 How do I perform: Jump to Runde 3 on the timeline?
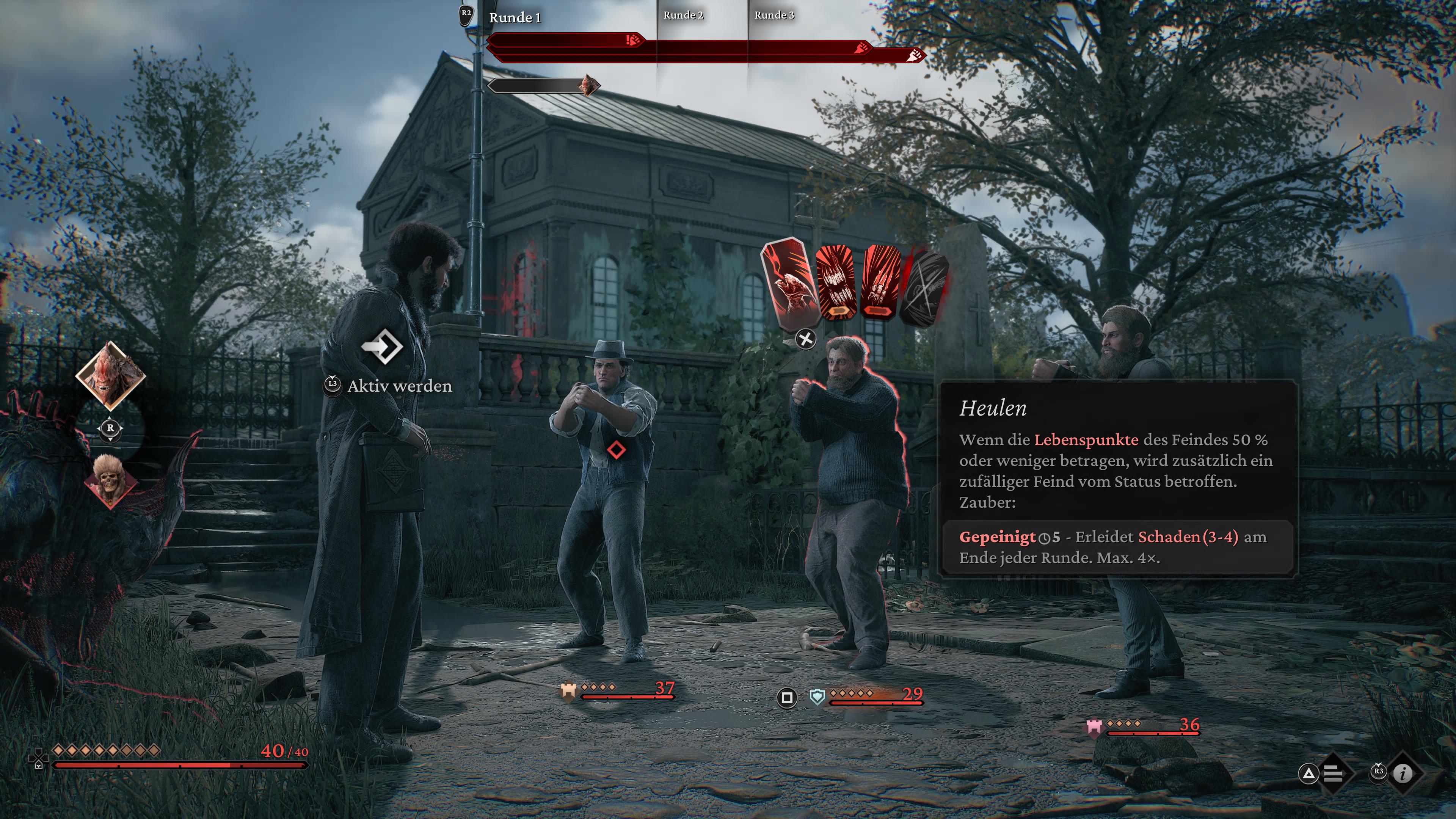click(774, 15)
